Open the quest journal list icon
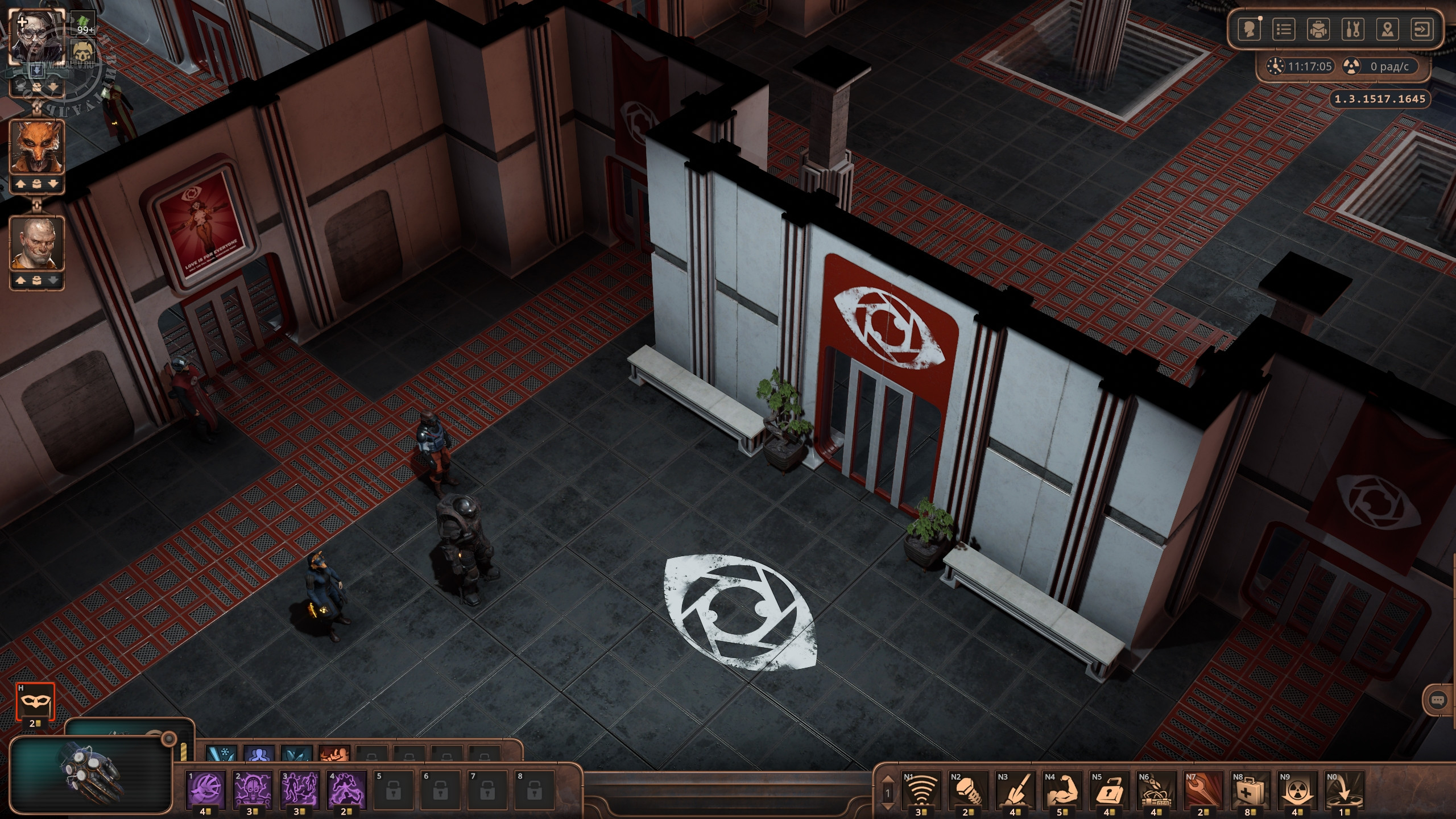The image size is (1456, 819). pos(1283,30)
